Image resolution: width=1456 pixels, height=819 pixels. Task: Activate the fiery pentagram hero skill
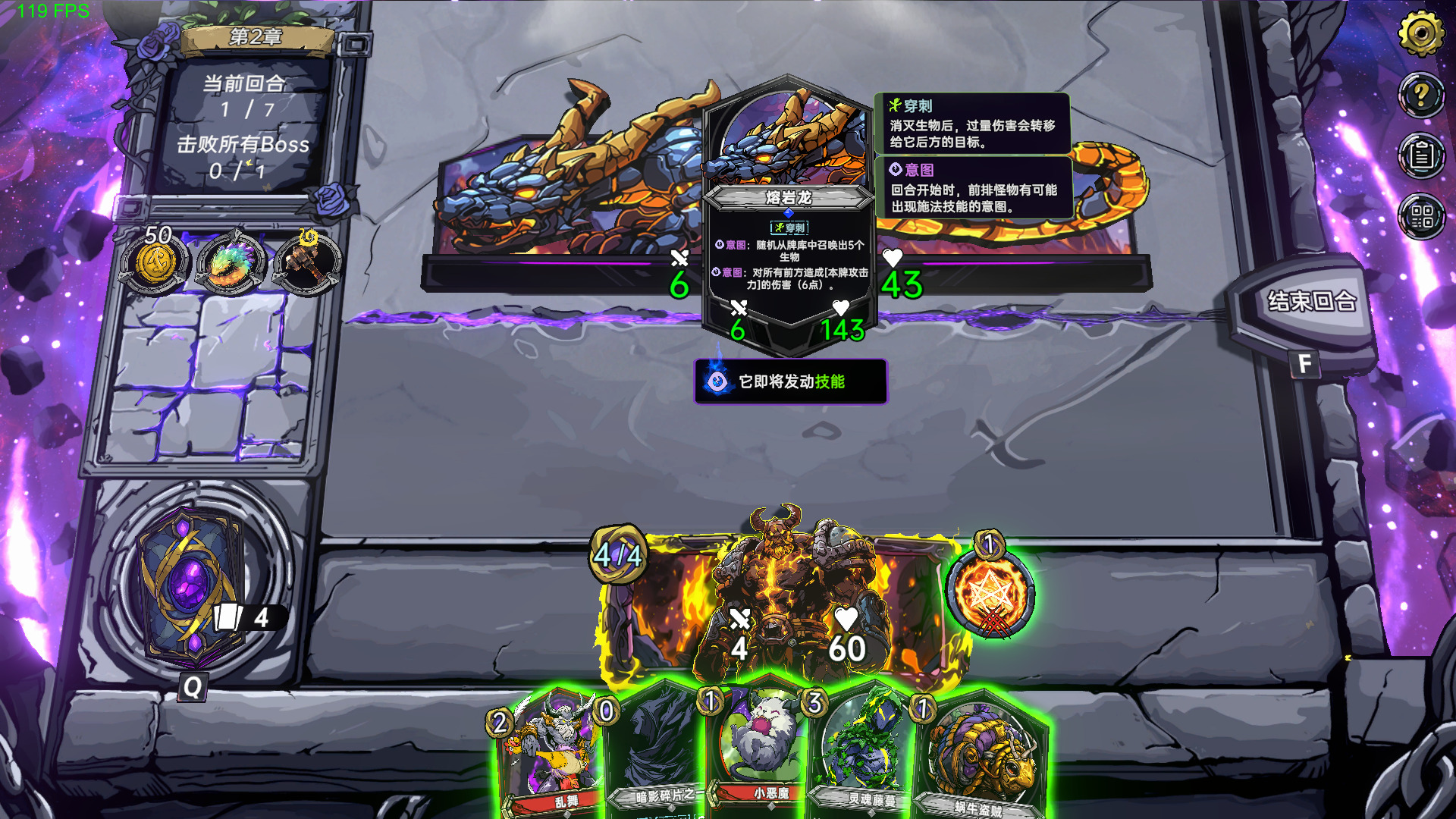click(x=989, y=593)
